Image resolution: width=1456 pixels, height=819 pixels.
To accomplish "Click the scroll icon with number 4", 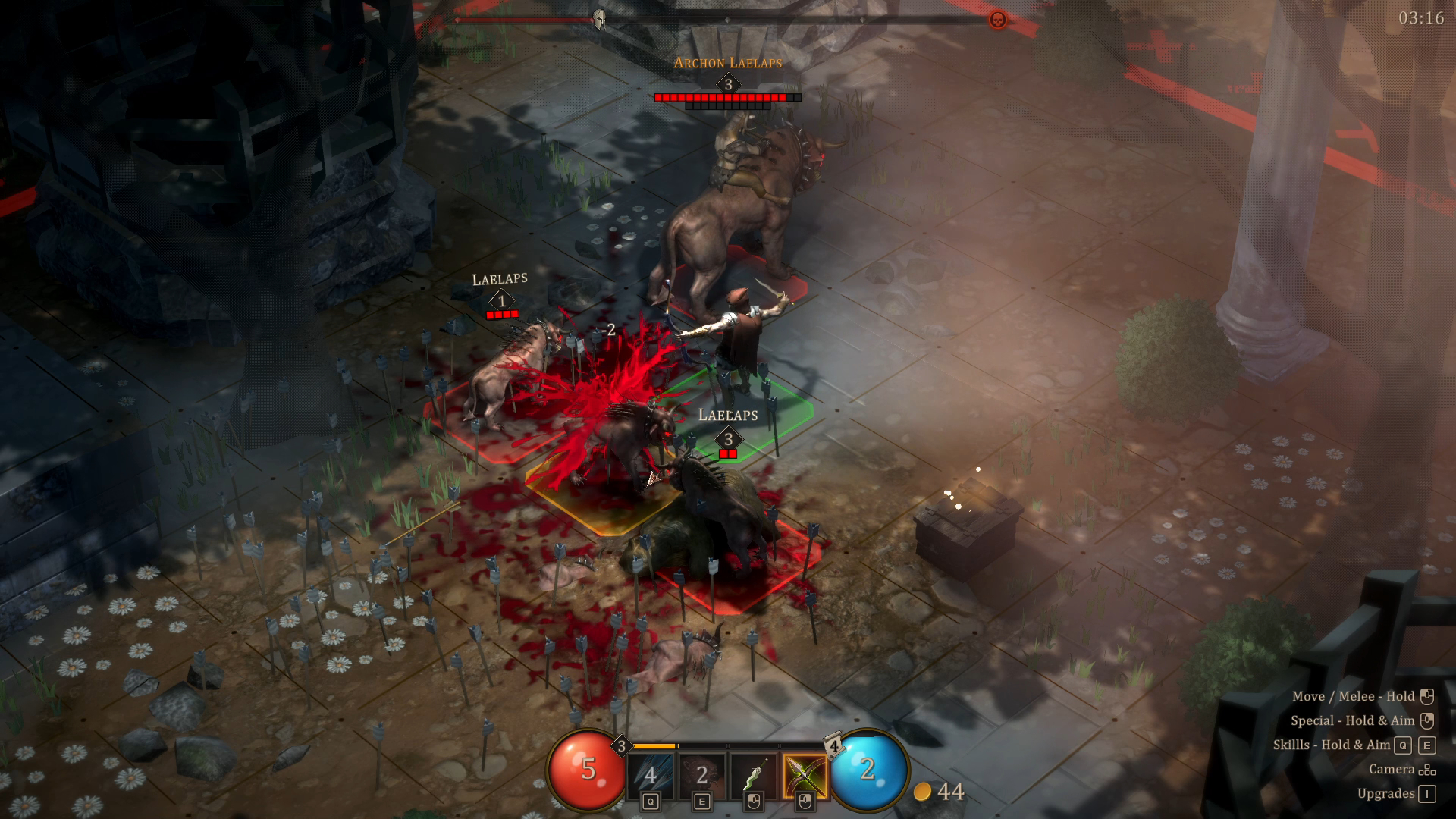I will 833,745.
